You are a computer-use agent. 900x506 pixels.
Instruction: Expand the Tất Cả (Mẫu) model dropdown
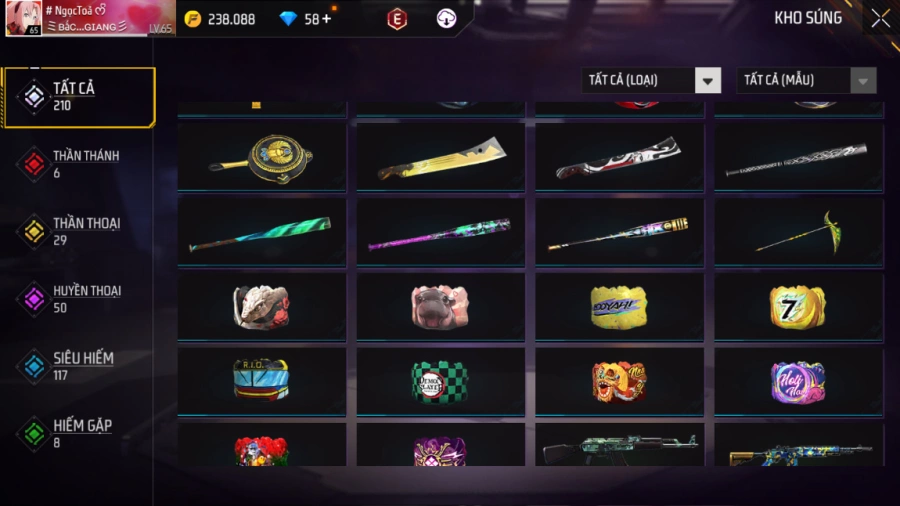pos(807,80)
